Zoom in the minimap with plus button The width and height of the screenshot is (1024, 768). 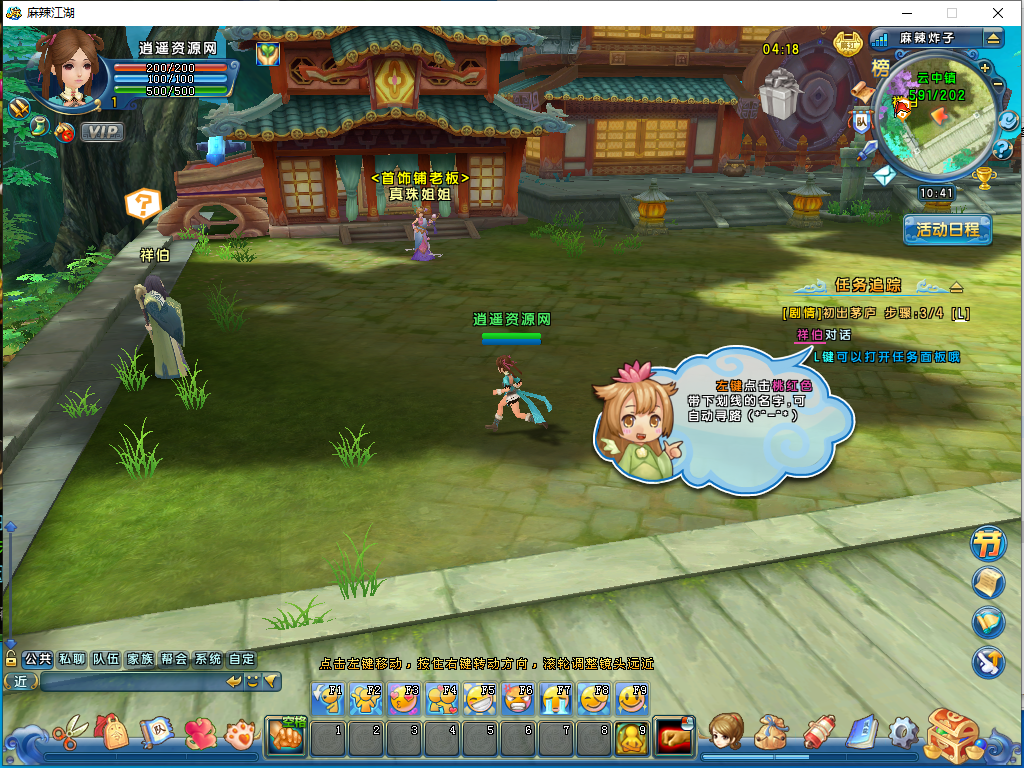(985, 68)
